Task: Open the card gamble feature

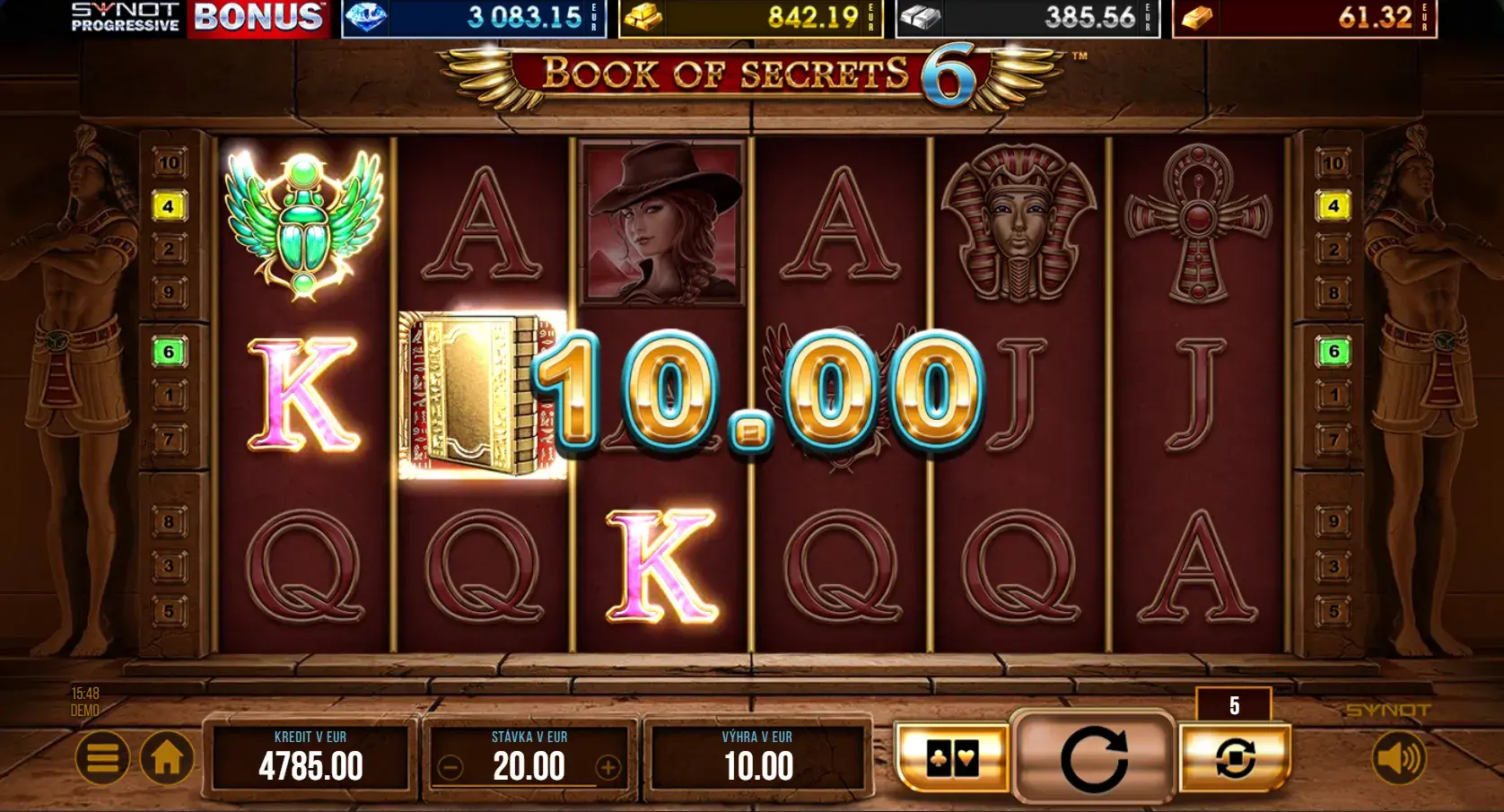Action: [x=951, y=759]
